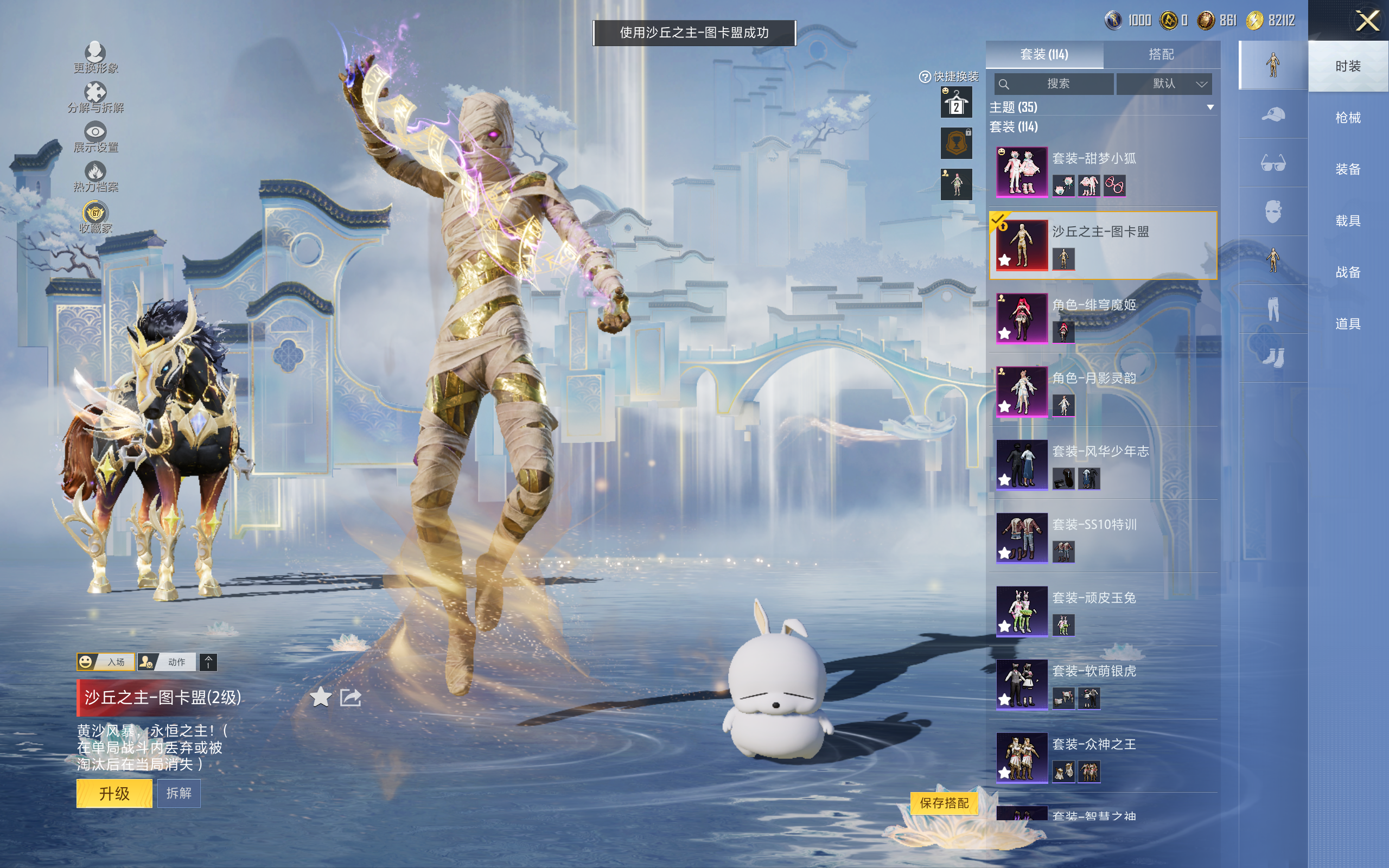Click the 拆解 dismantle button
This screenshot has height=868, width=1389.
point(179,793)
